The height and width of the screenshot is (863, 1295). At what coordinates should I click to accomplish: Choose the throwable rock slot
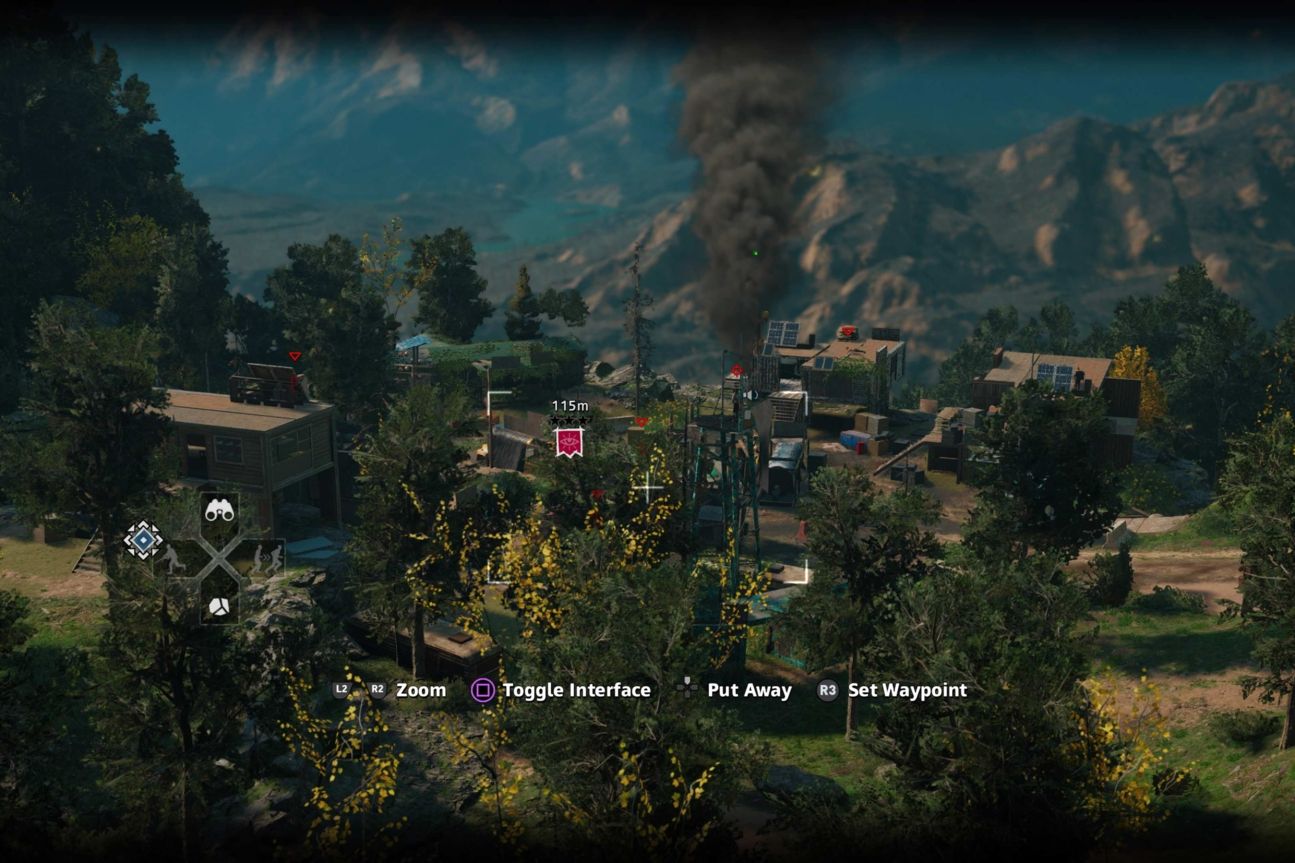[219, 605]
